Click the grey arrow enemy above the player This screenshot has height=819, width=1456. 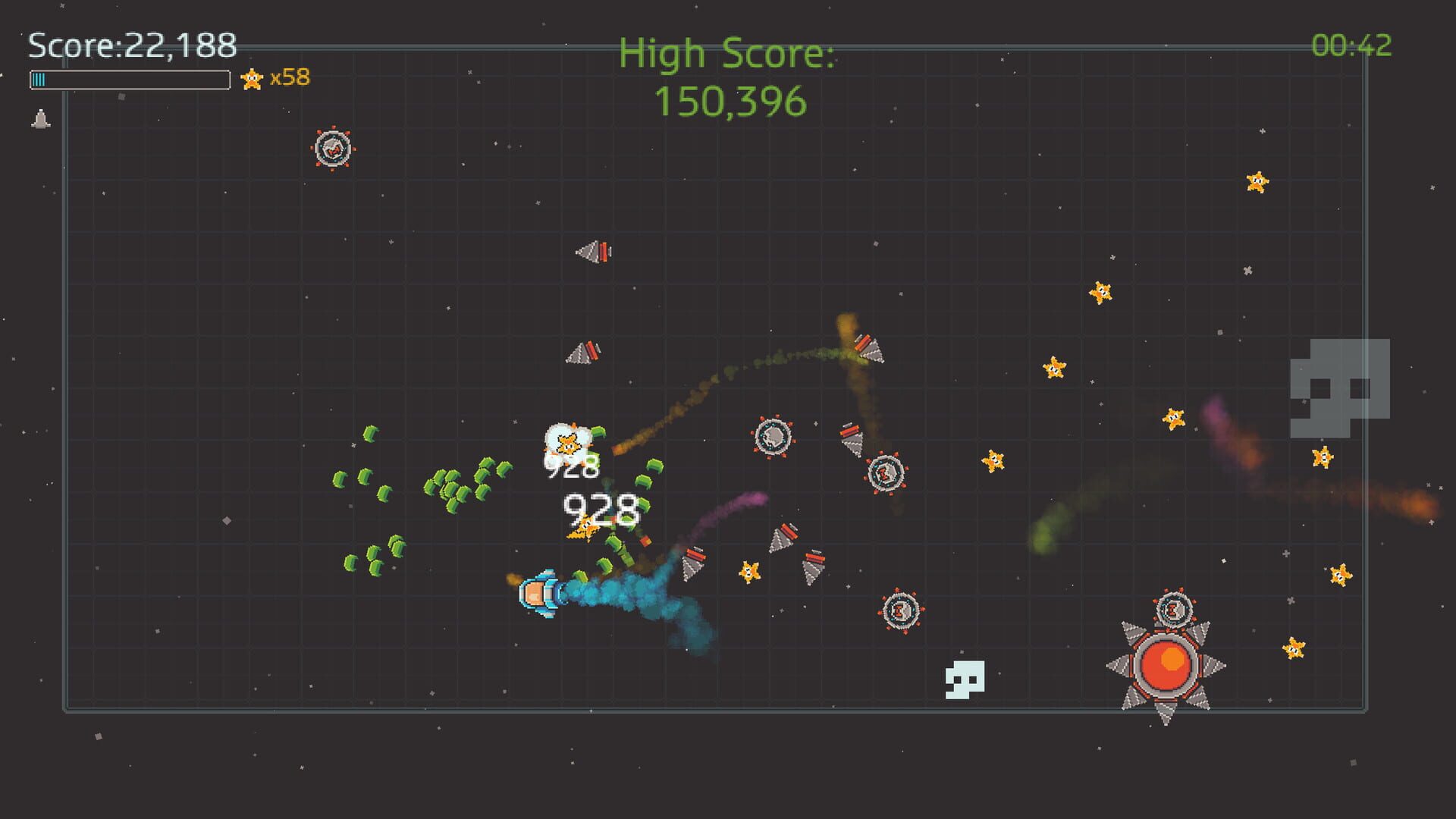[x=584, y=353]
